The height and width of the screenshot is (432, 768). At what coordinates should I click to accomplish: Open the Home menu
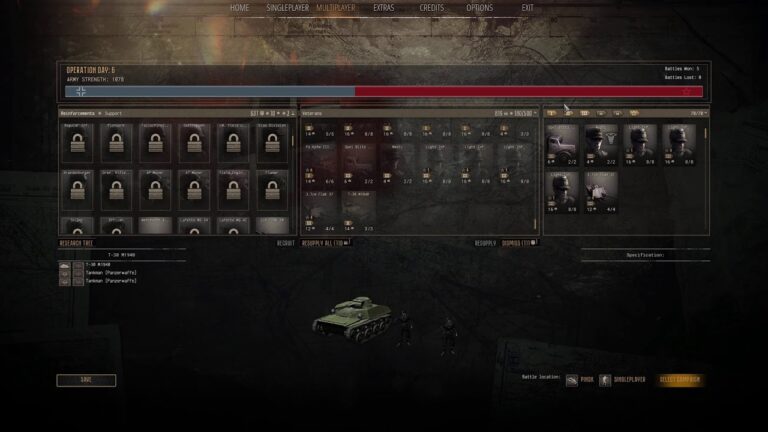pyautogui.click(x=240, y=8)
